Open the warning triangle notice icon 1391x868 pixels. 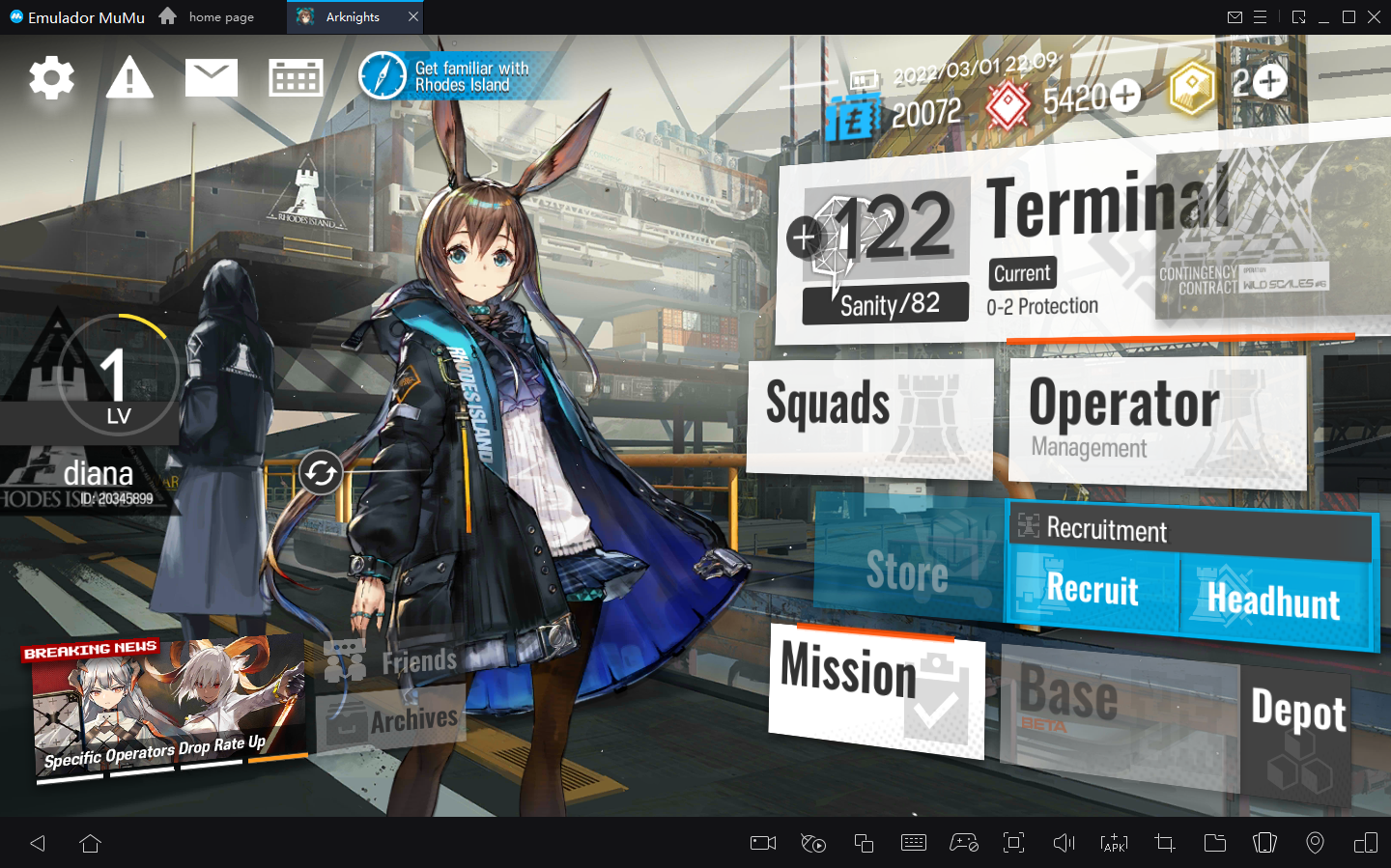(129, 77)
